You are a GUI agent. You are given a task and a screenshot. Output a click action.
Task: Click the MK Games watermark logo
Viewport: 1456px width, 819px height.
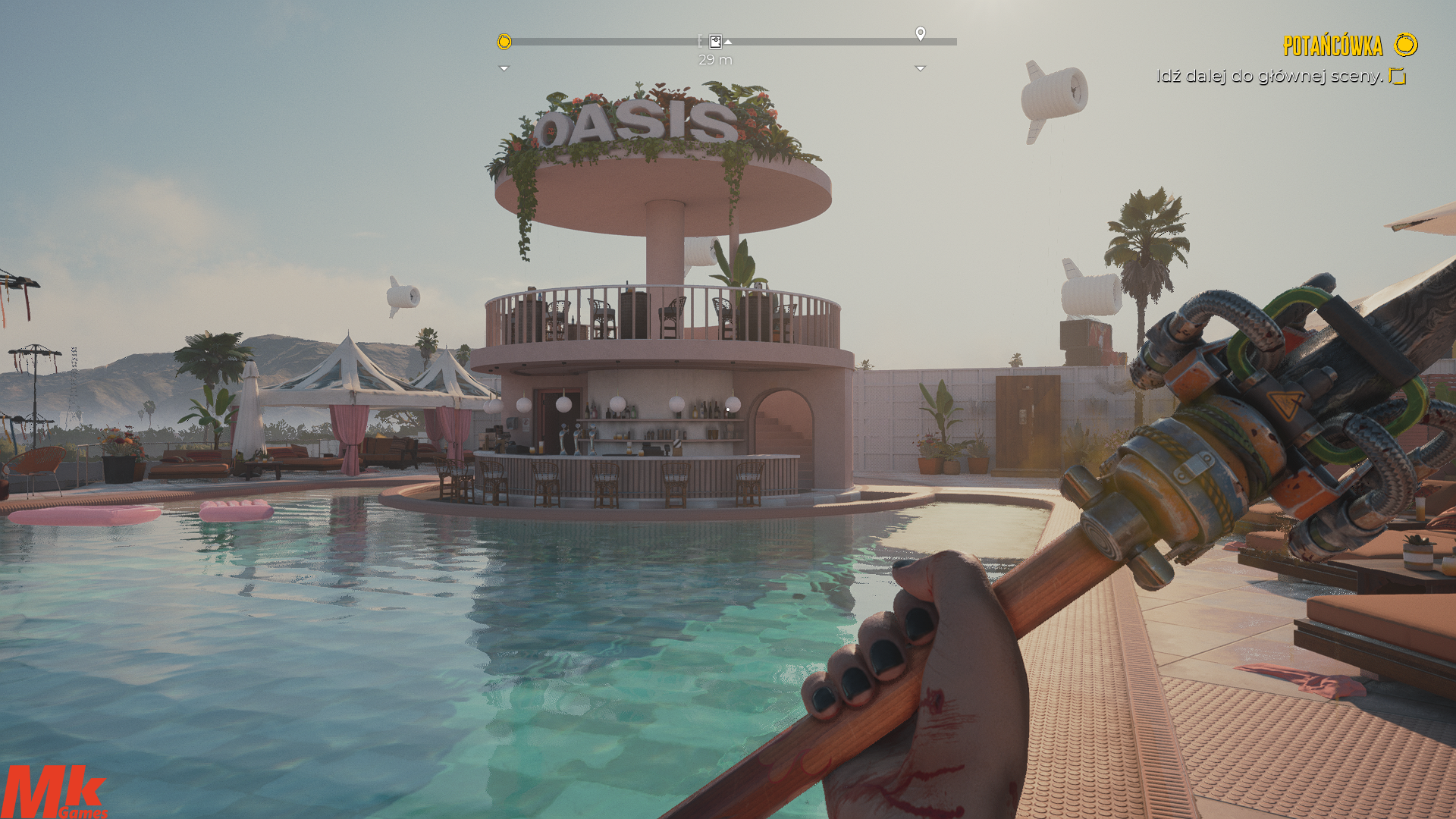[x=53, y=792]
